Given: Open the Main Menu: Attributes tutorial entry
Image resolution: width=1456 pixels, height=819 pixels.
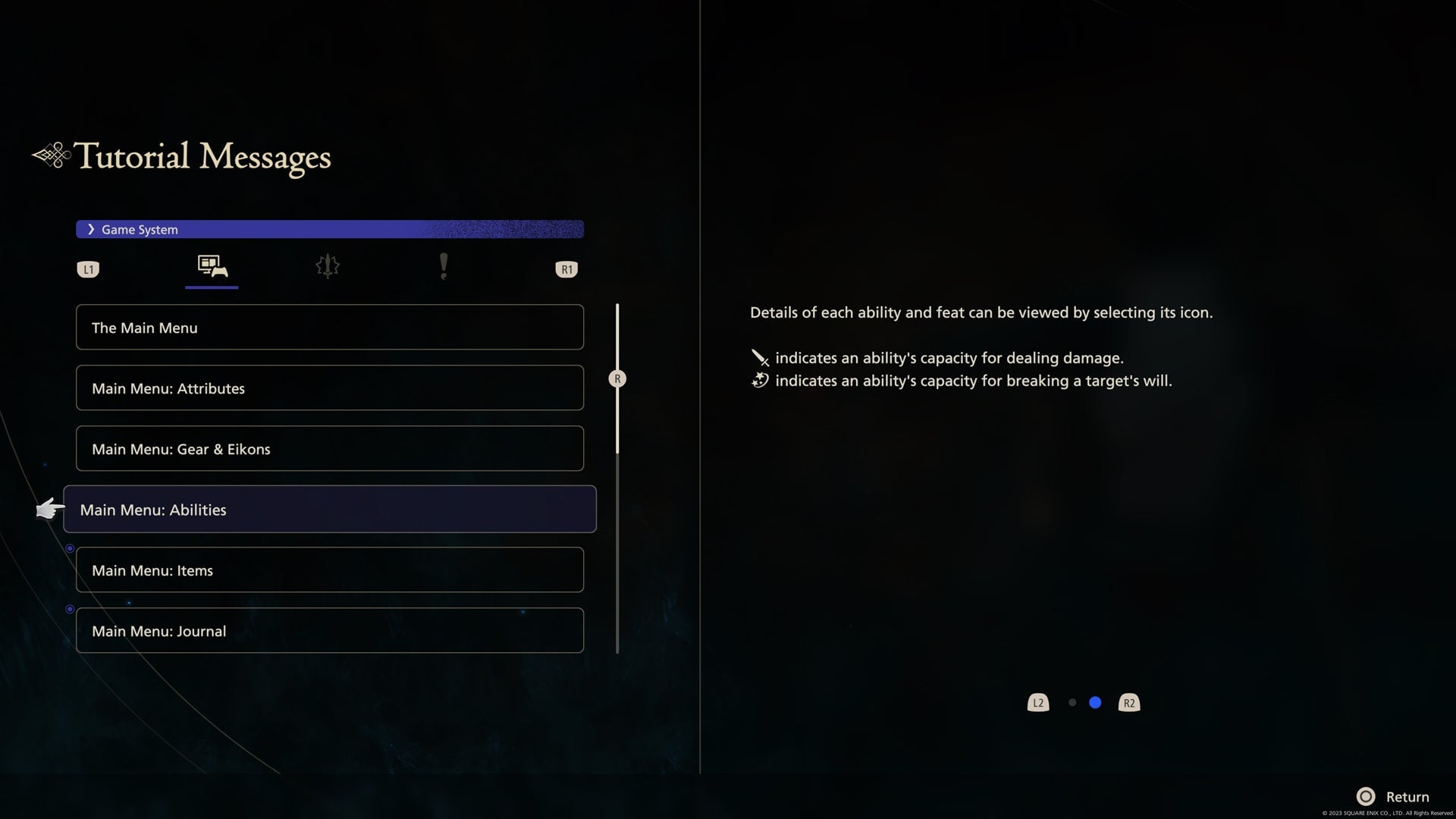Looking at the screenshot, I should click(330, 388).
